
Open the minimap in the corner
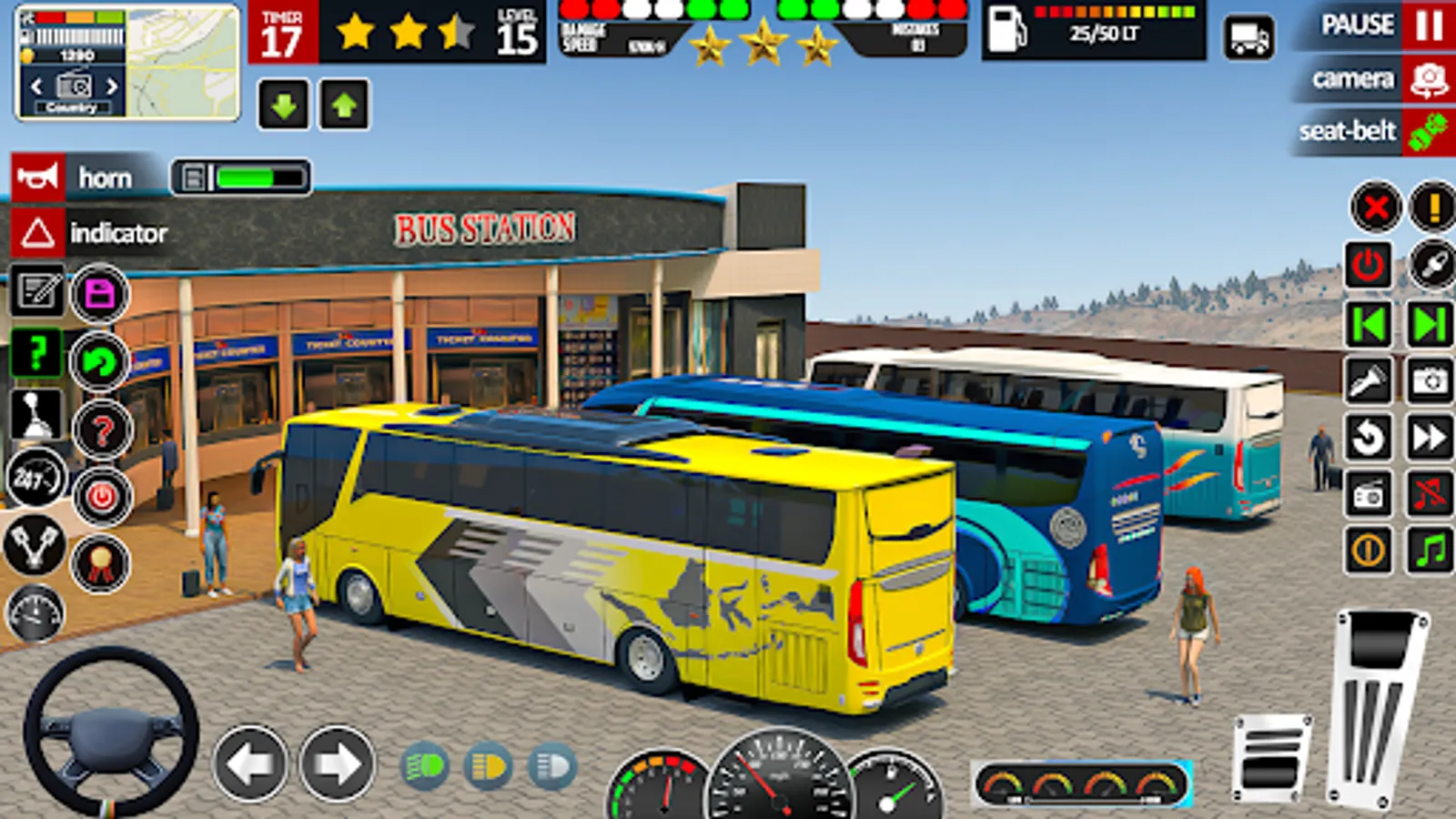coord(183,61)
